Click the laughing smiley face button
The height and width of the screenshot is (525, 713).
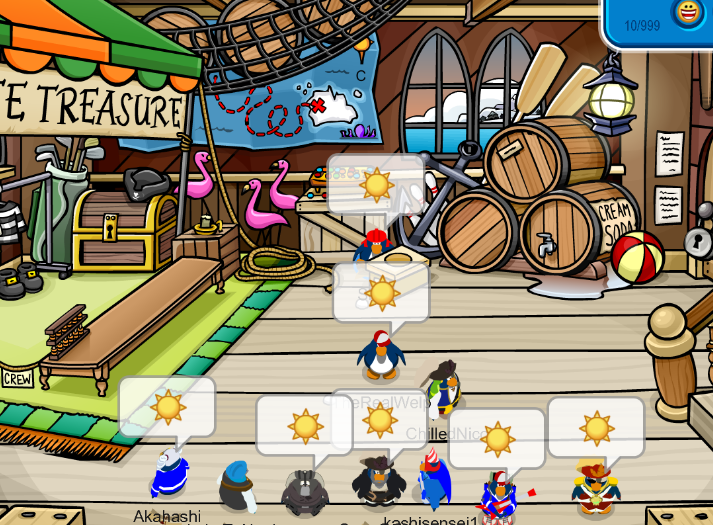coord(688,12)
